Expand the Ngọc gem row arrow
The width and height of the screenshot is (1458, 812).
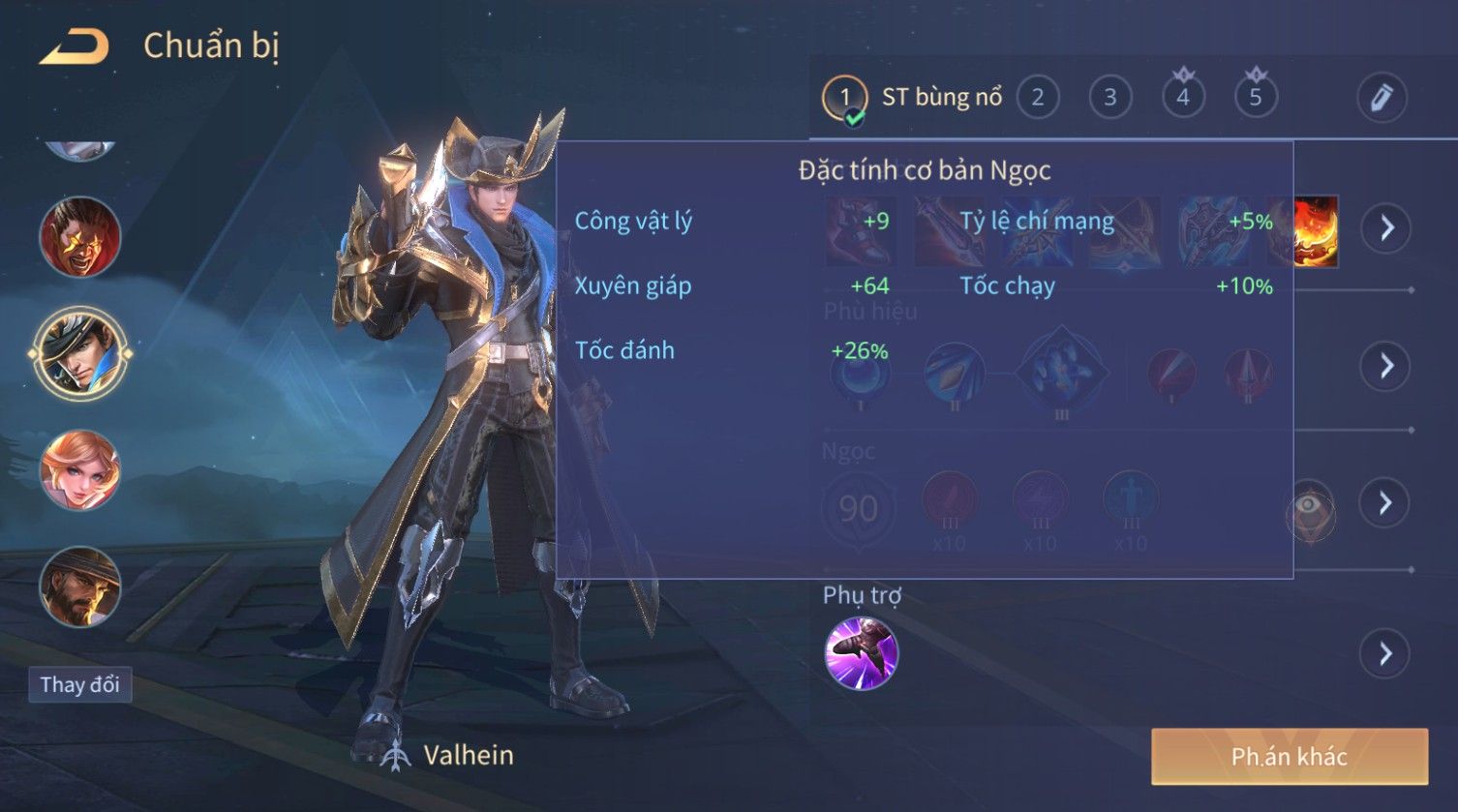point(1384,502)
